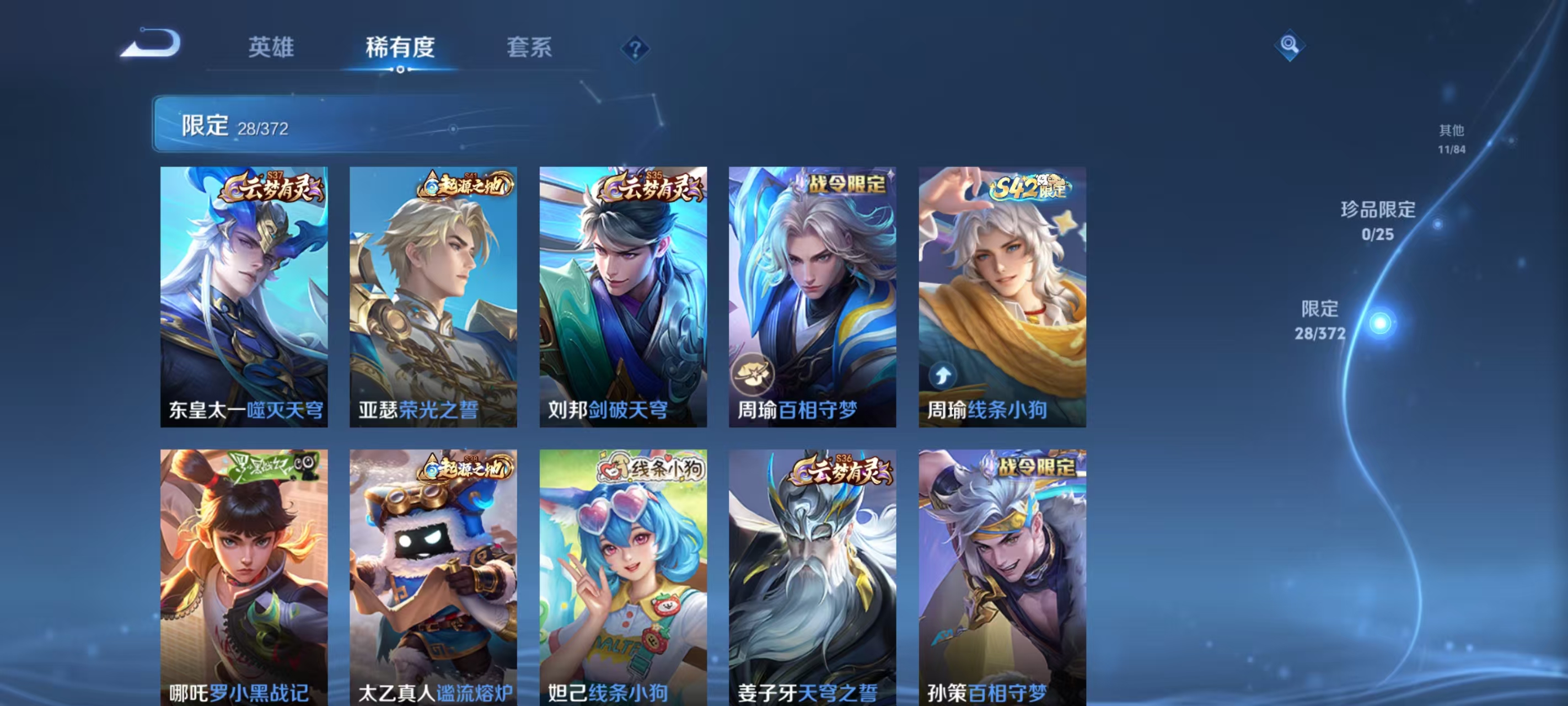The image size is (1568, 706).
Task: Click the 罗小黑战记 badge on the Nezha card
Action: (x=273, y=466)
